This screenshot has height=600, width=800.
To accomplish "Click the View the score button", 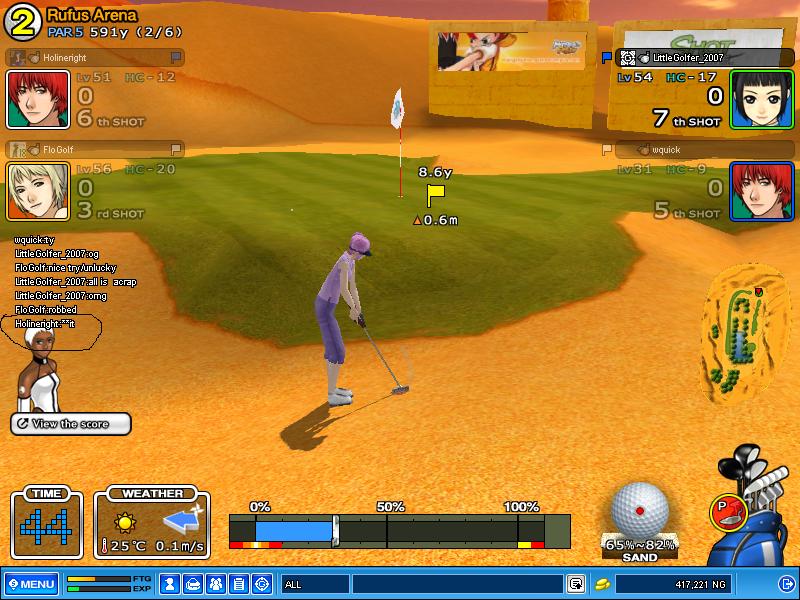I will pos(71,424).
